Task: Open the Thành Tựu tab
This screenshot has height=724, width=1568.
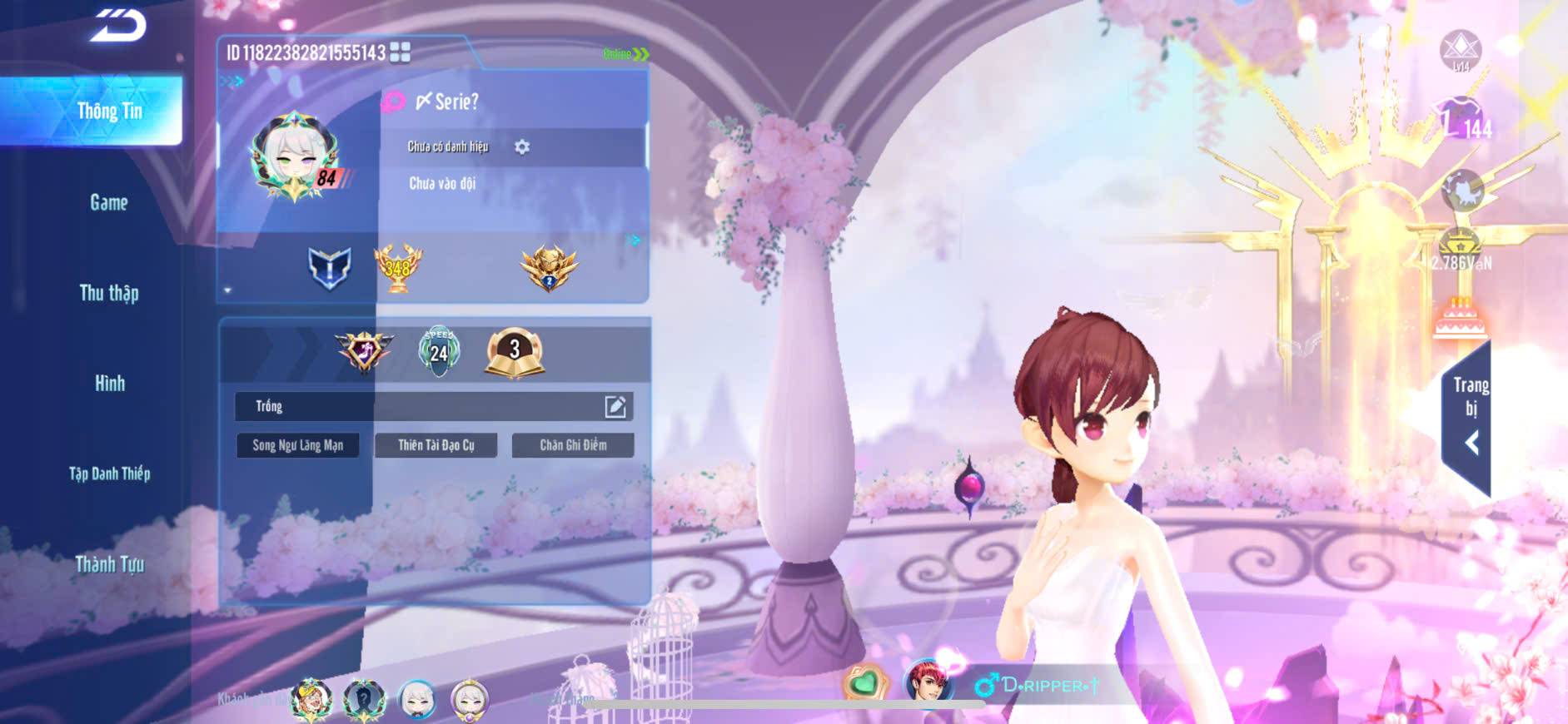Action: click(x=109, y=564)
